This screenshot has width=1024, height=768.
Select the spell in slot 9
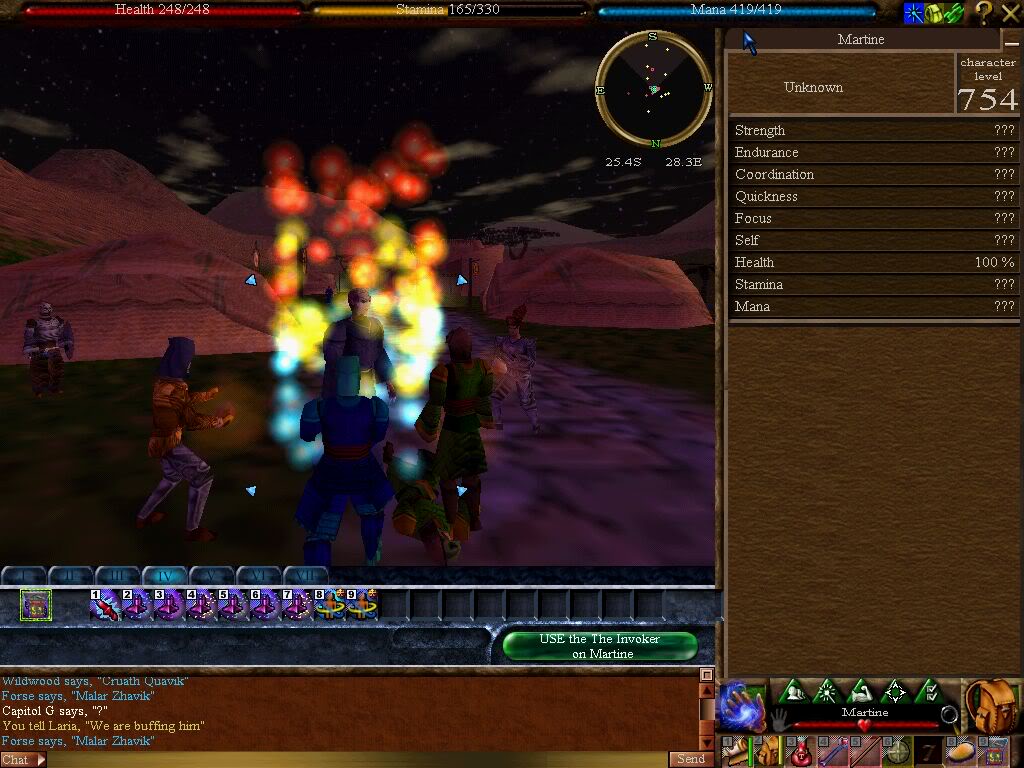(x=361, y=605)
